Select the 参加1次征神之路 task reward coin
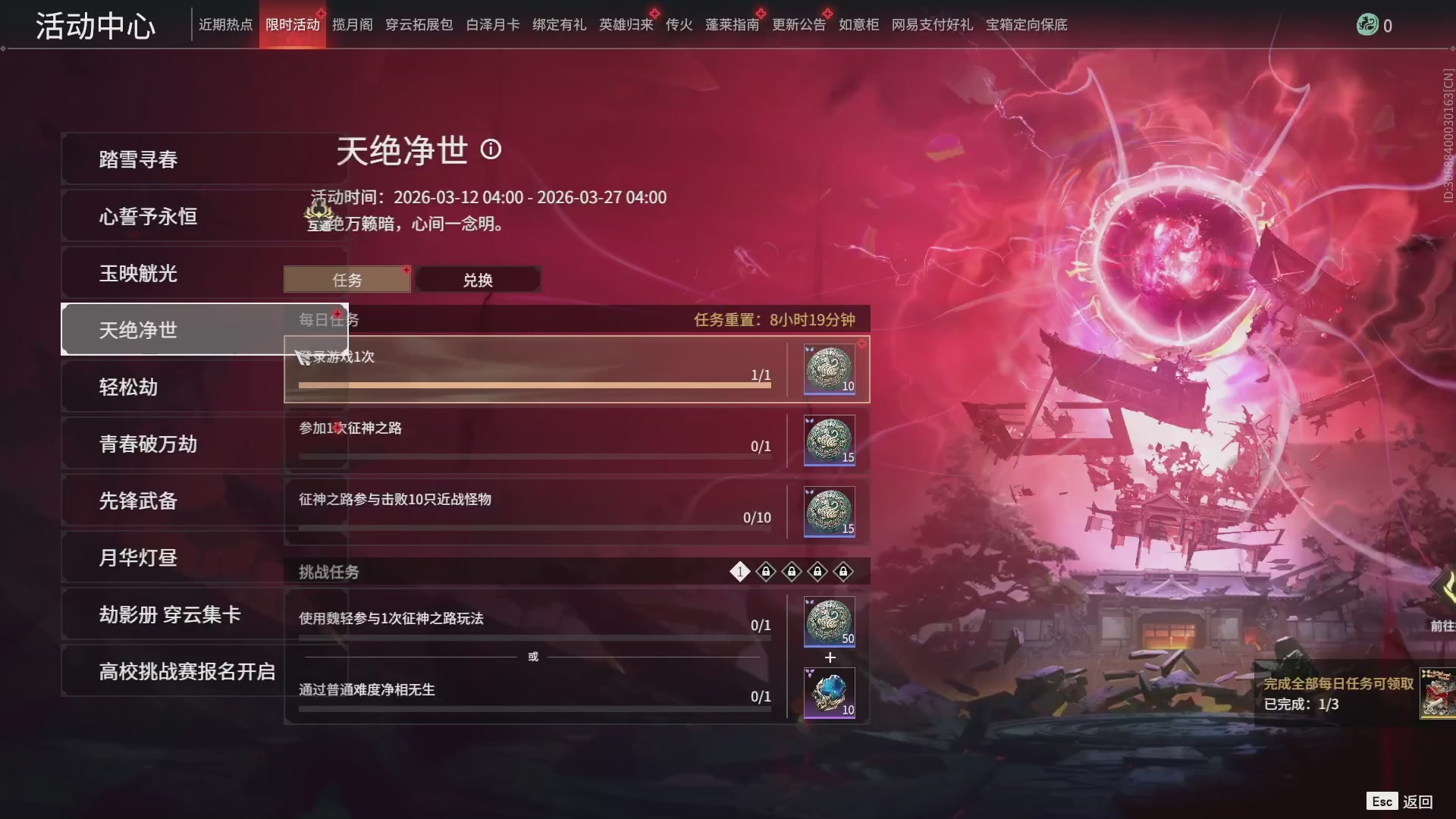This screenshot has height=819, width=1456. click(x=829, y=441)
